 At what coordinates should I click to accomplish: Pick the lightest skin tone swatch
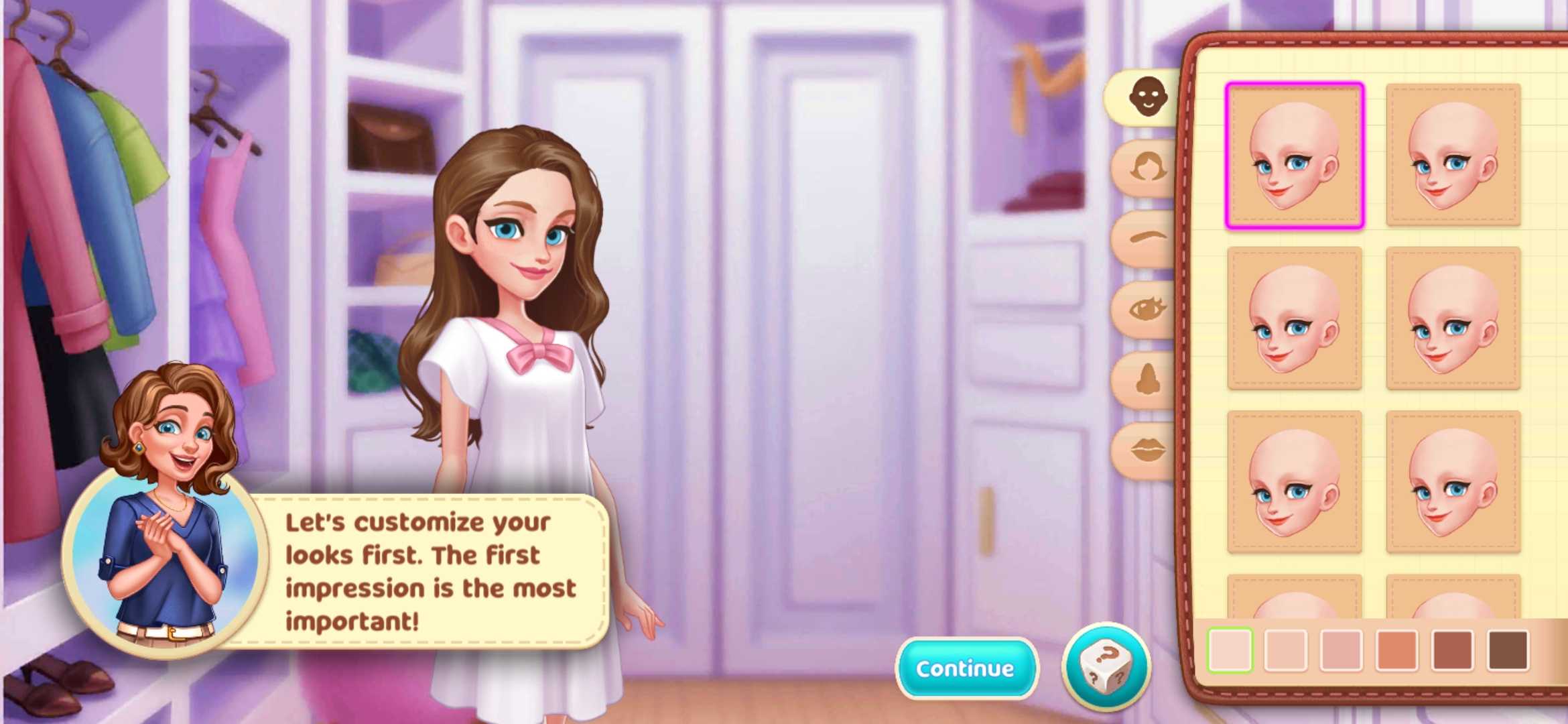point(1230,650)
